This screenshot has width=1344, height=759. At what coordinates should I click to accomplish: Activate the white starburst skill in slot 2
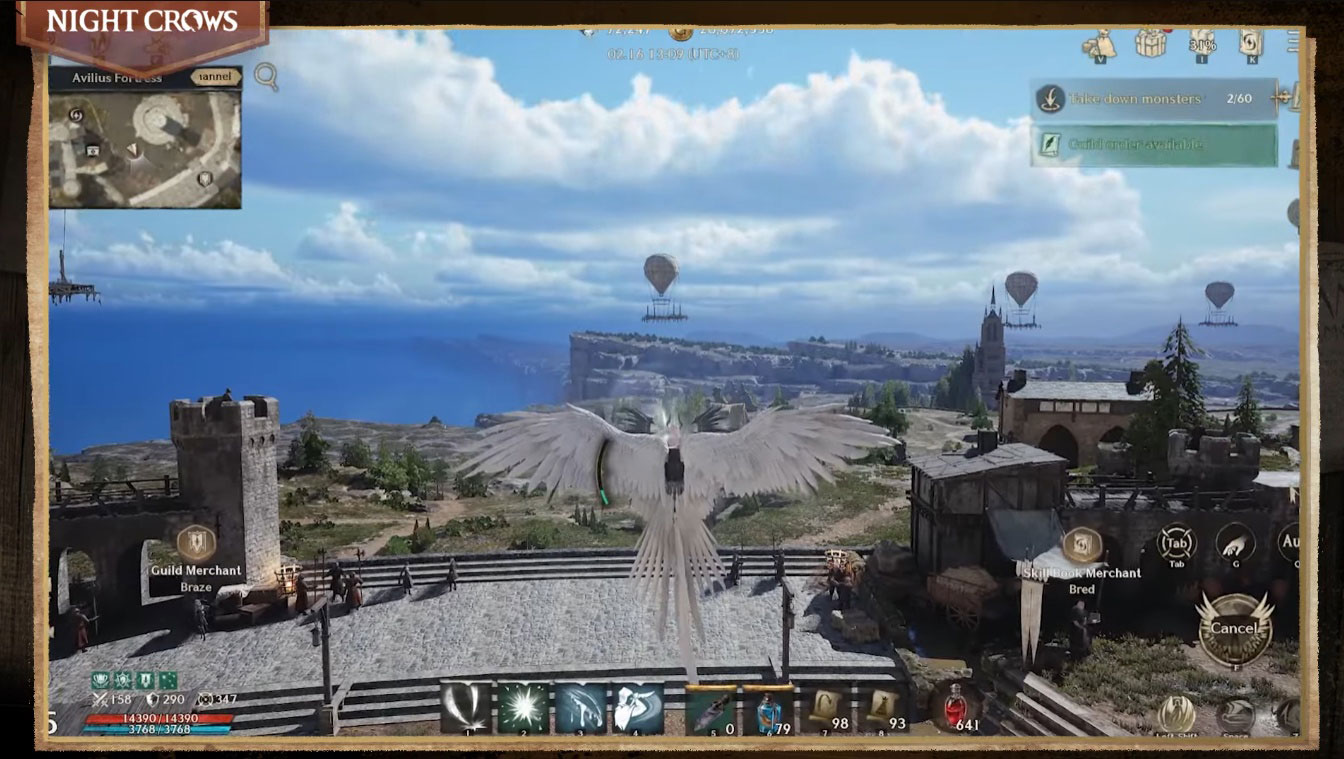point(524,708)
